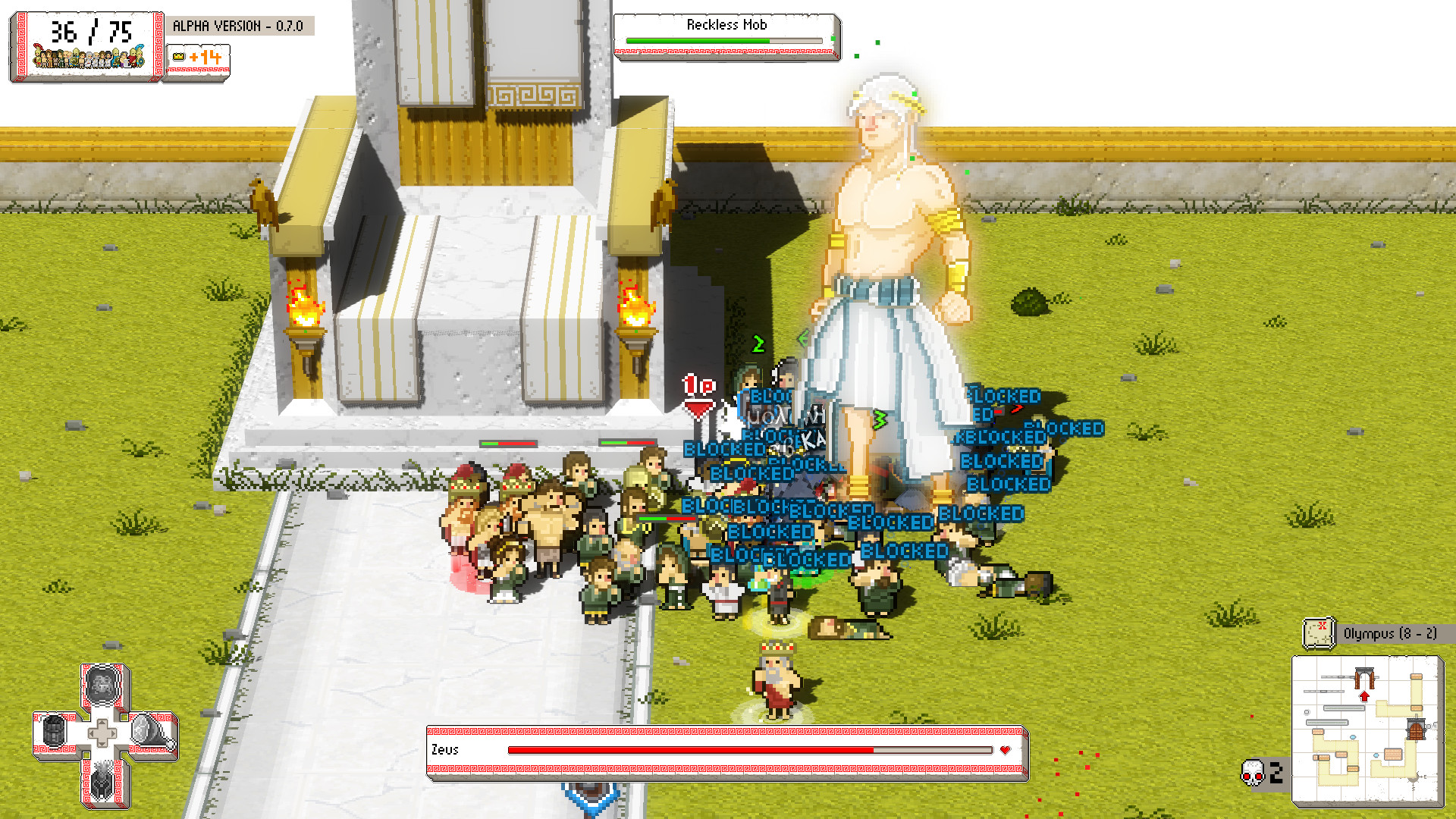The image size is (1456, 819).
Task: Select the boulder item in the top slot
Action: pos(102,686)
